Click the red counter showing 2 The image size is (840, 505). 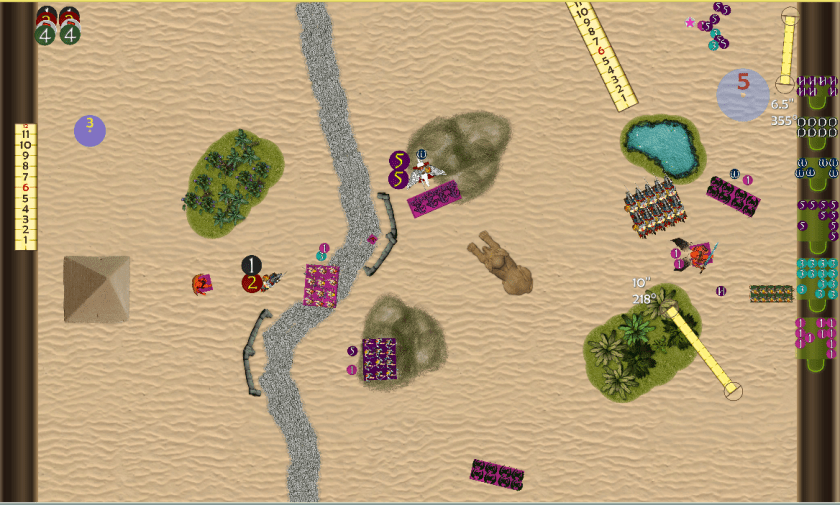(x=252, y=283)
